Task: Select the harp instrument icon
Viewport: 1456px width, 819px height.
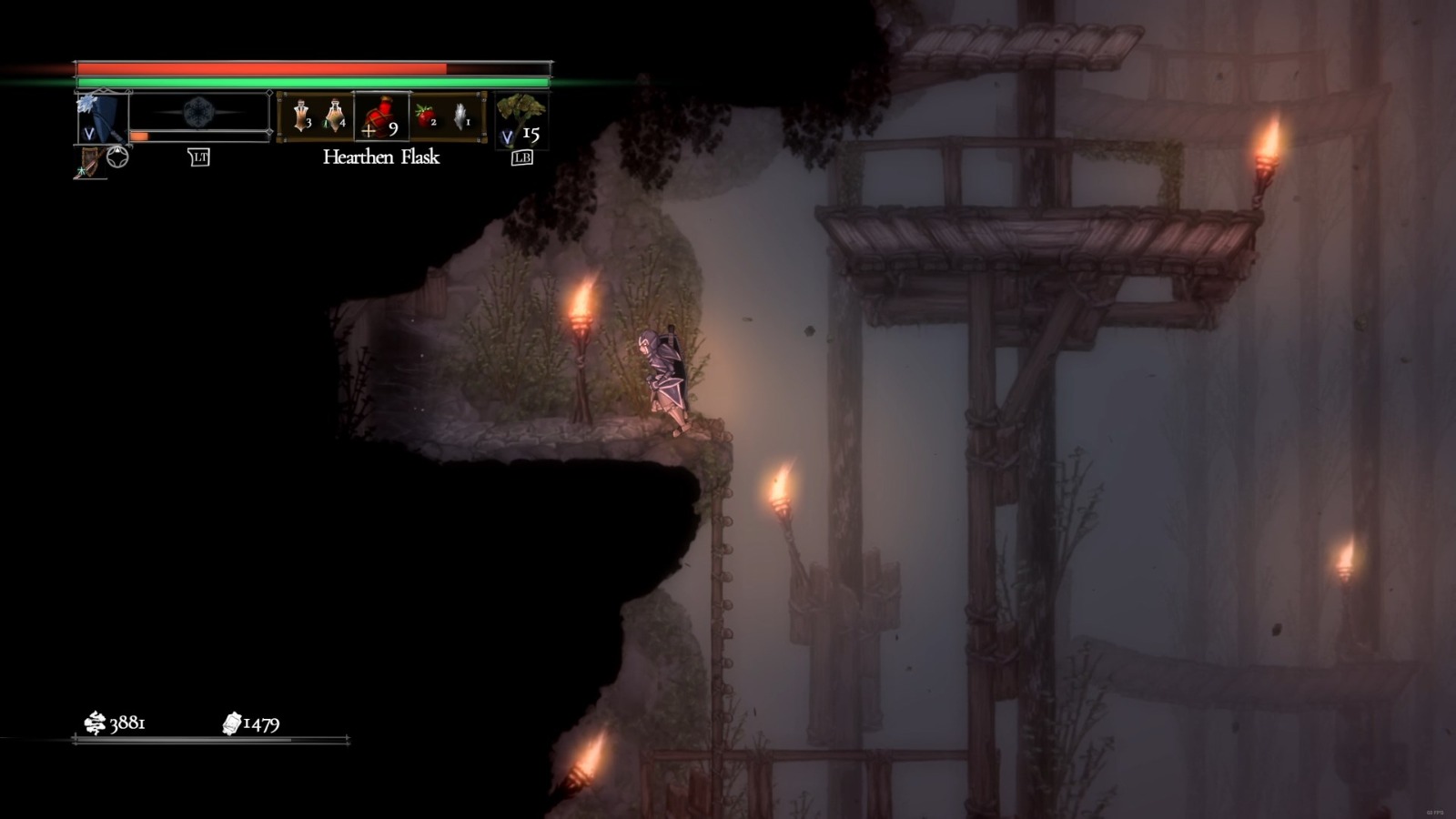Action: coord(89,159)
